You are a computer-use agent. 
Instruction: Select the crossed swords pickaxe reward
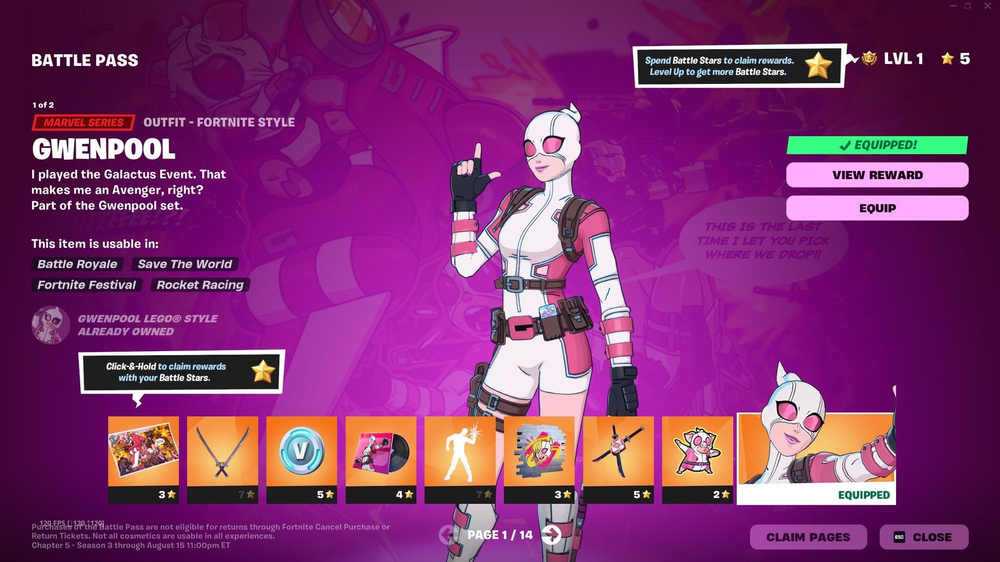[618, 452]
